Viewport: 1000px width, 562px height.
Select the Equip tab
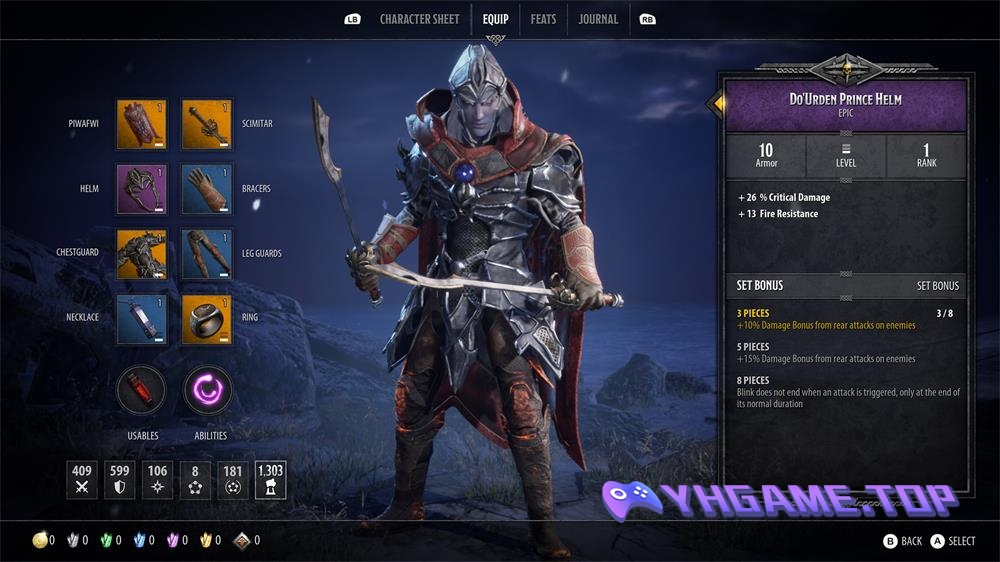[495, 19]
